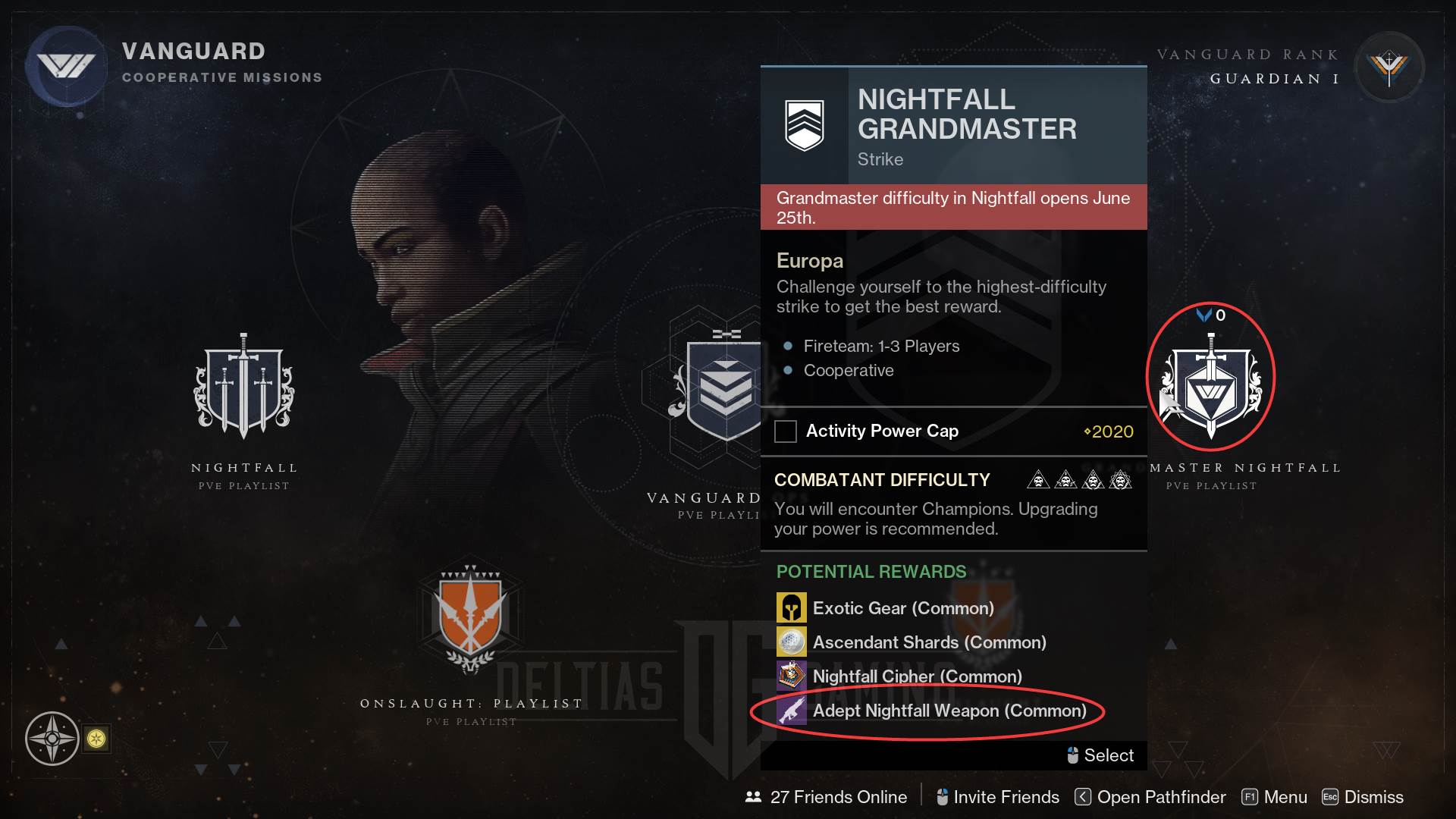This screenshot has height=819, width=1456.
Task: View the Adept Nightfall Weapon reward
Action: coord(949,711)
